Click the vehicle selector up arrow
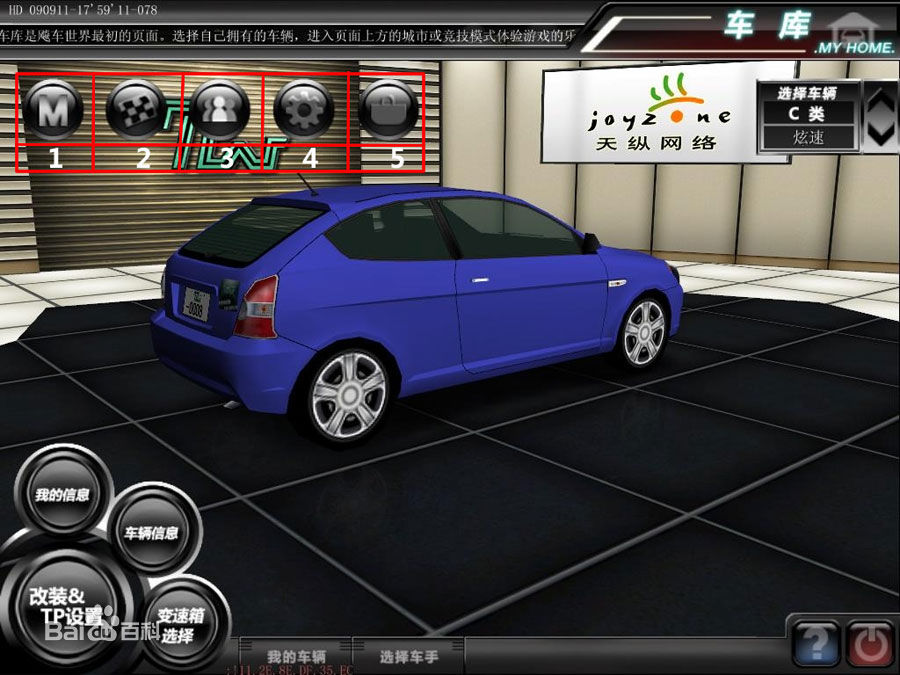Image resolution: width=900 pixels, height=675 pixels. pyautogui.click(x=880, y=100)
